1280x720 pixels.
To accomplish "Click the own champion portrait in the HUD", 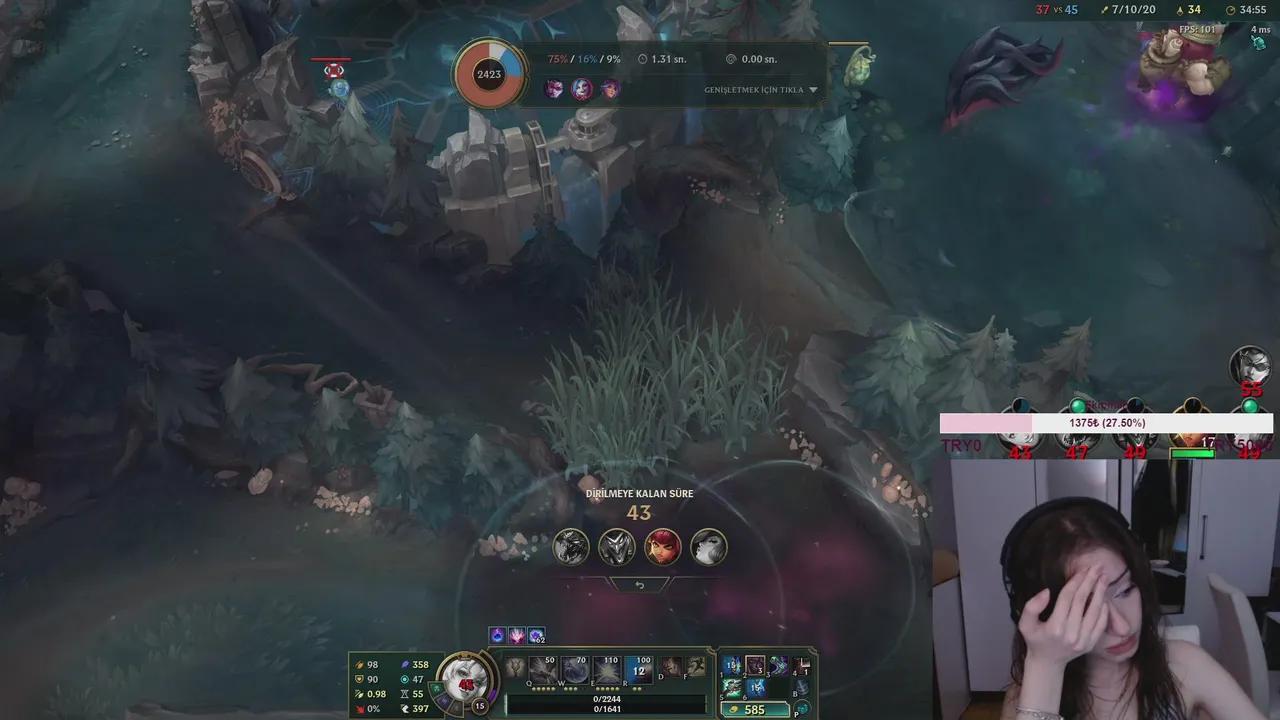I will point(464,679).
